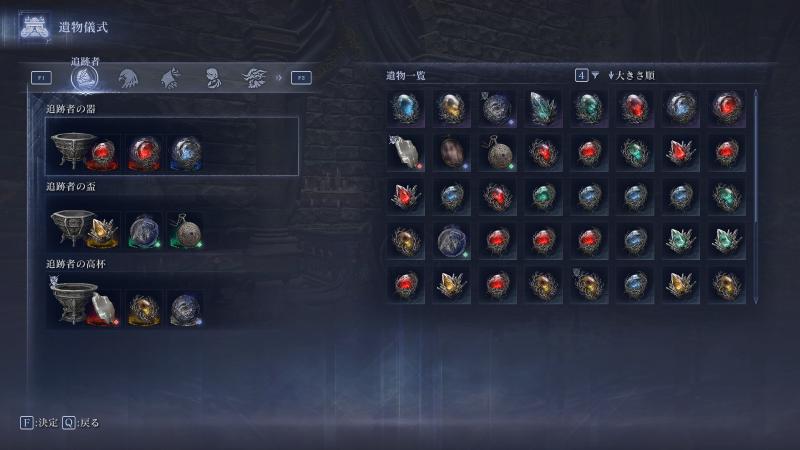Select the yellow crystal relic in 追跡者の盃
Viewport: 800px width, 450px height.
pos(103,231)
